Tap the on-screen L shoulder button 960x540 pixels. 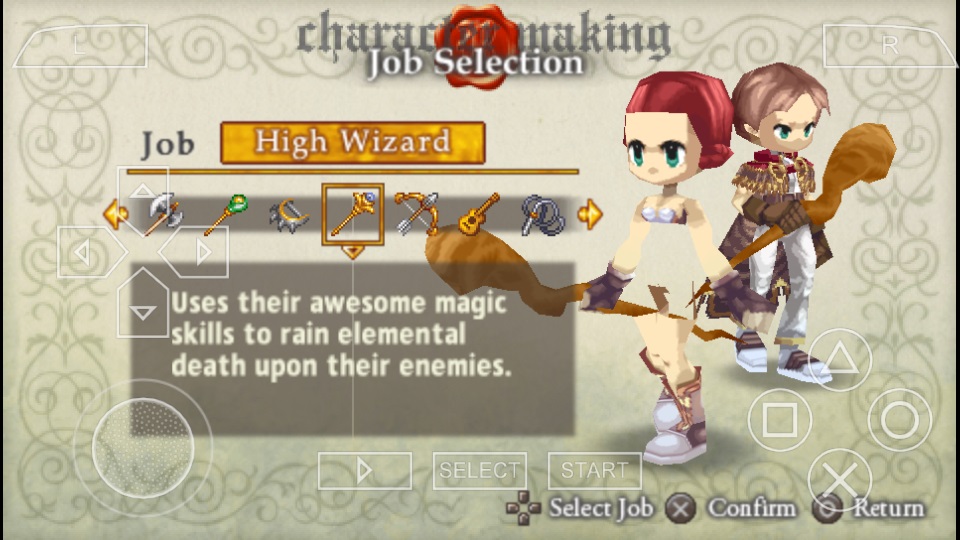[x=80, y=46]
